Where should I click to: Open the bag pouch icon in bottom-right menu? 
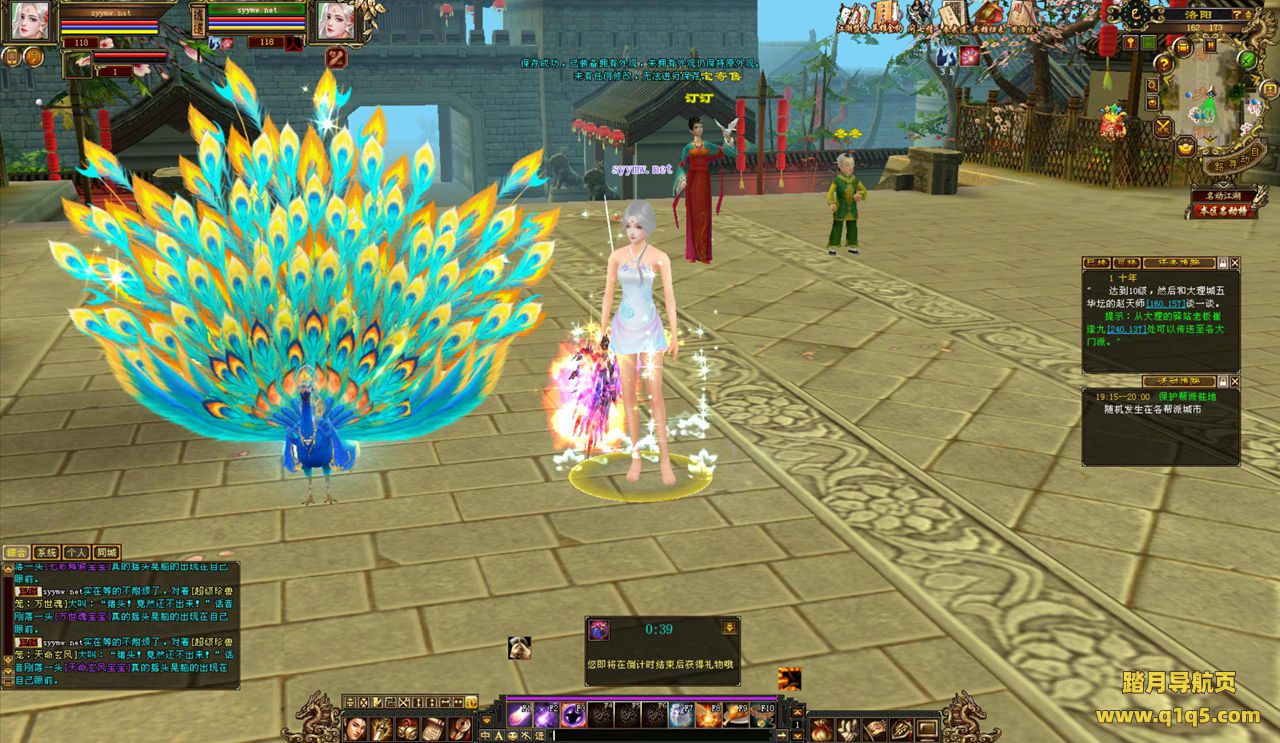point(823,729)
